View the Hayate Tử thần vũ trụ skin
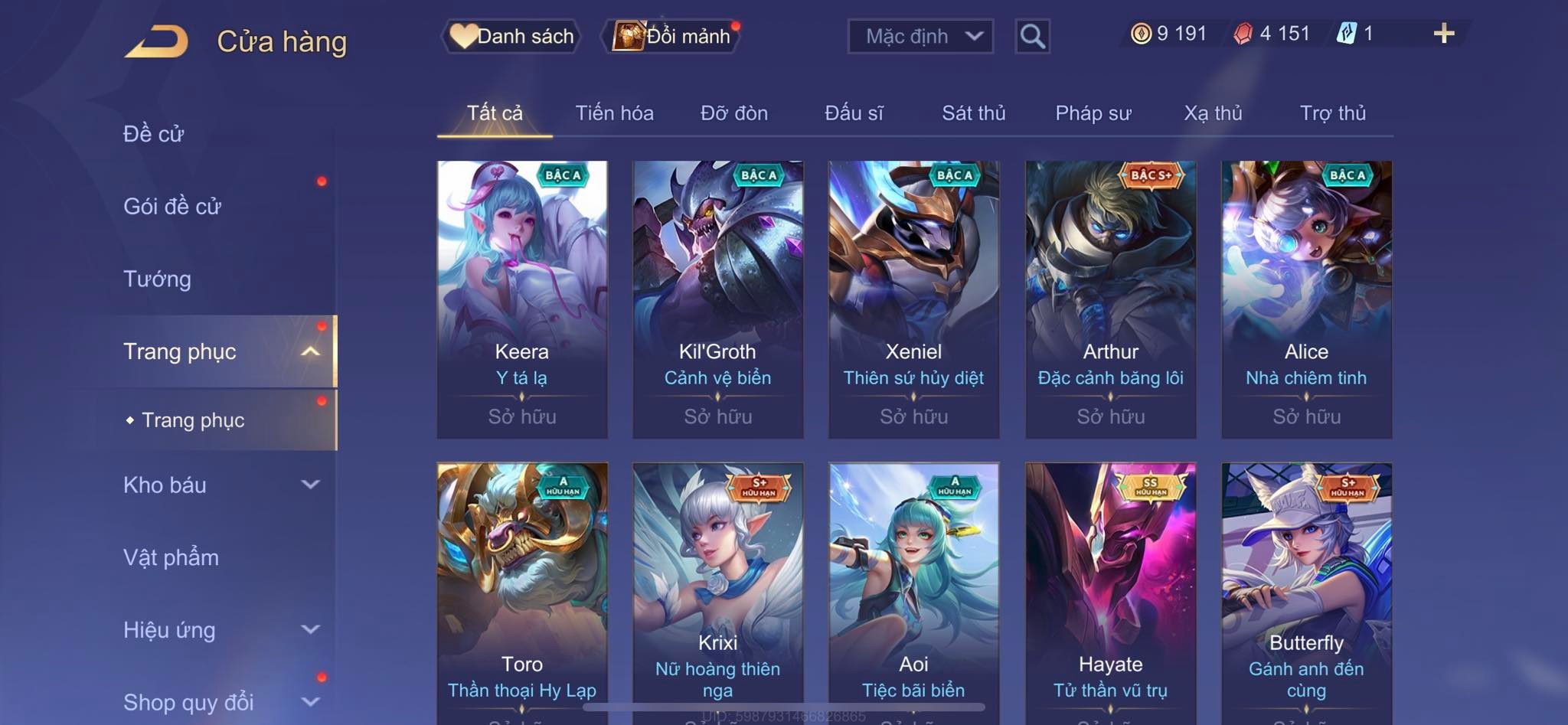Viewport: 1568px width, 725px height. pos(1110,589)
